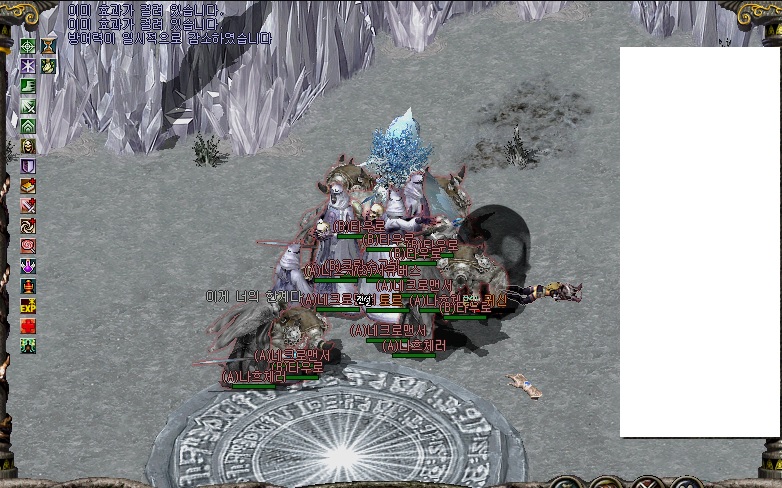The height and width of the screenshot is (488, 782).
Task: Click the round crossed-X button at bottom
Action: coord(647,484)
